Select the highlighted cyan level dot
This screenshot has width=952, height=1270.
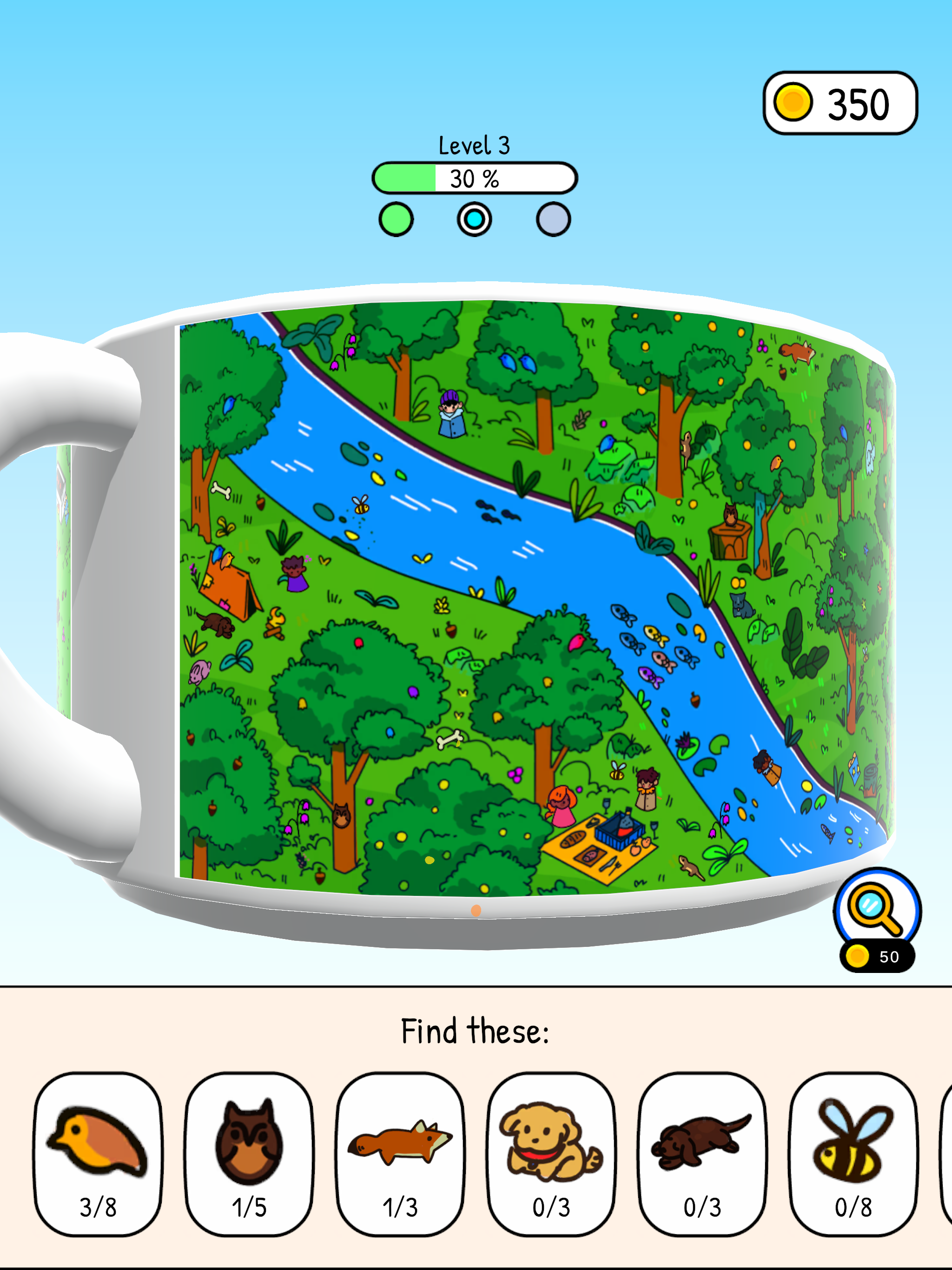473,219
